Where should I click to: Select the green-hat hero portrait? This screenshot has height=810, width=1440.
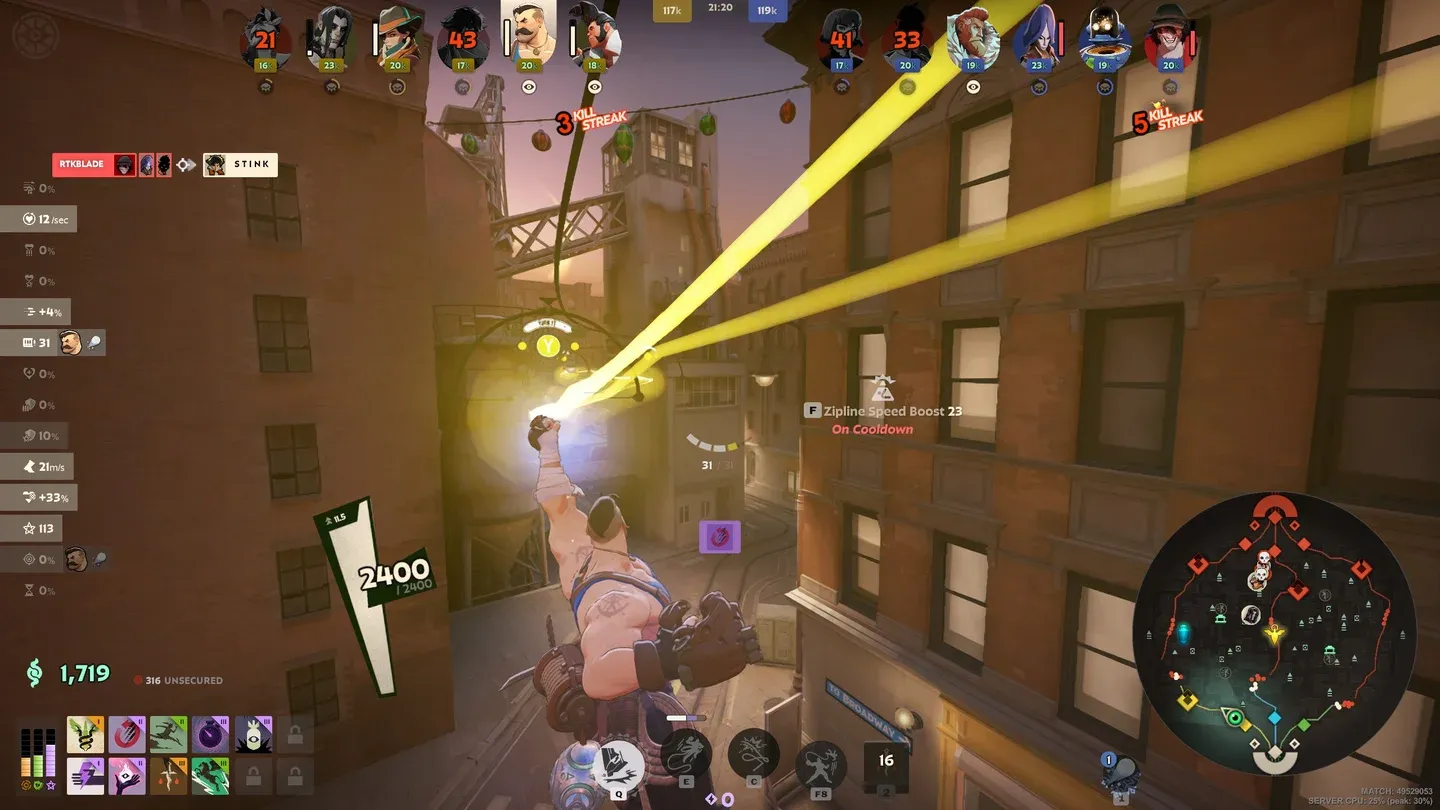tap(397, 40)
